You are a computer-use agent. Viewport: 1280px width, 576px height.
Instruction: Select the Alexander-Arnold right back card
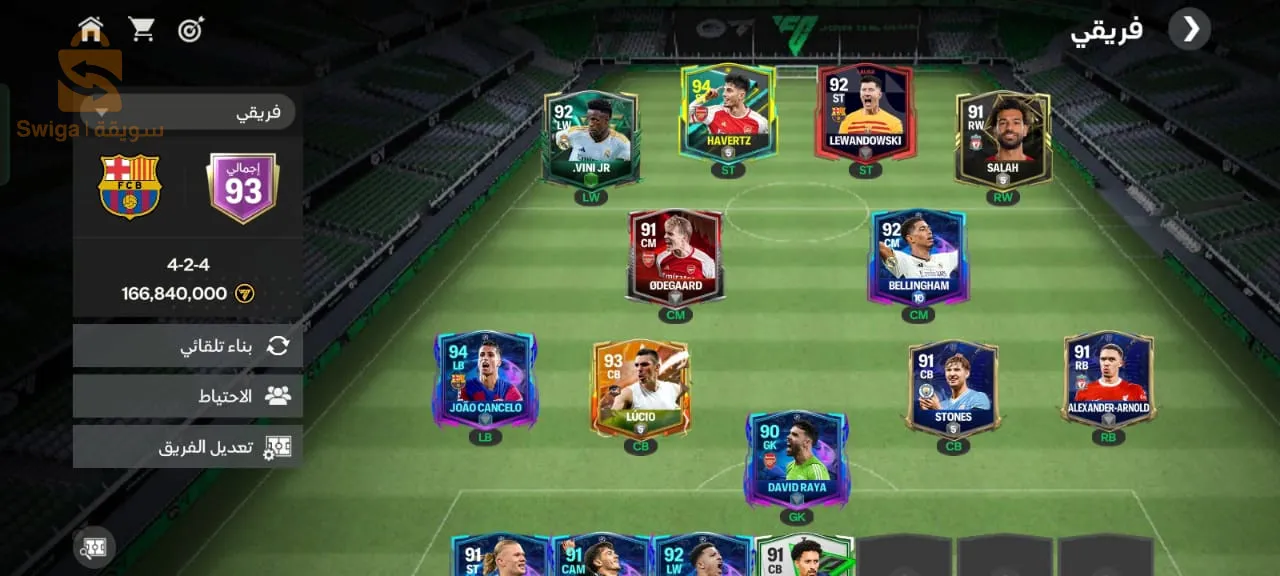[1108, 379]
